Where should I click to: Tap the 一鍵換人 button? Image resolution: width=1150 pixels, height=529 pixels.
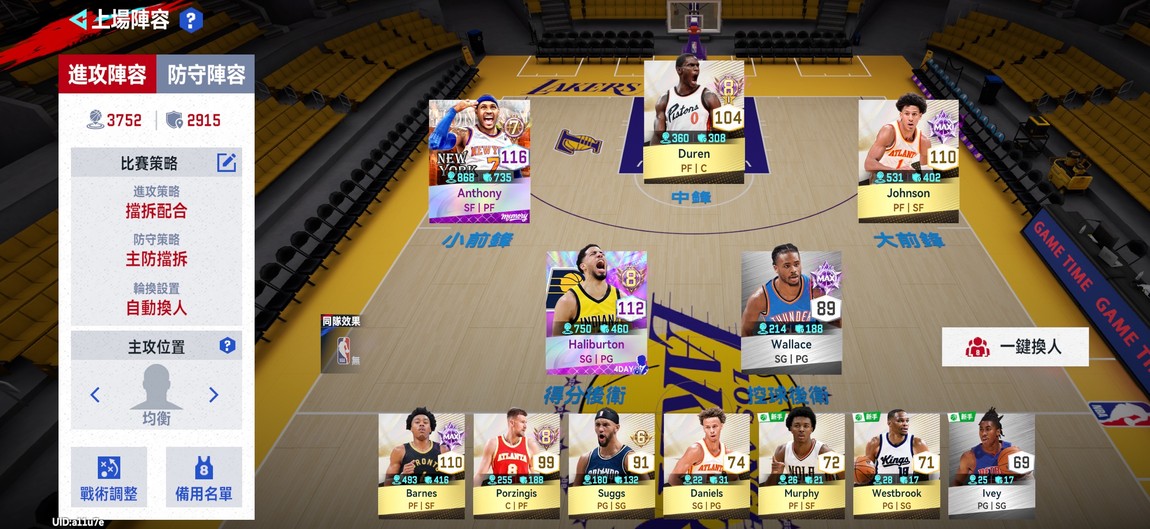1015,347
